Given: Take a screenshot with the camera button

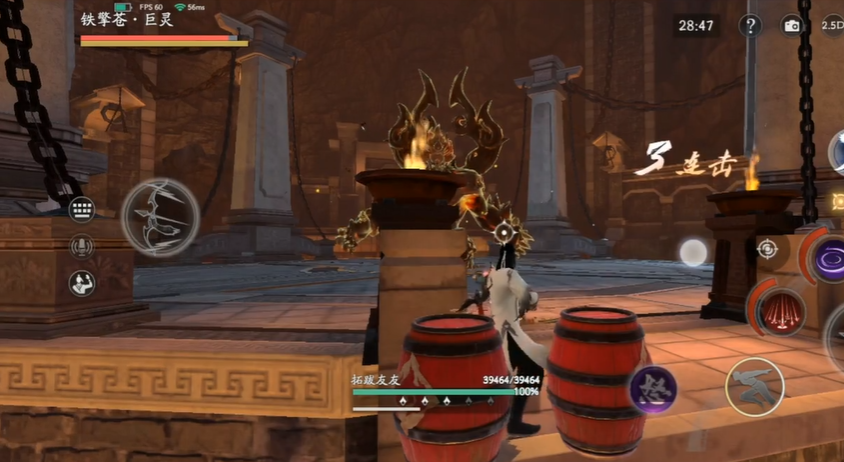Looking at the screenshot, I should tap(792, 26).
